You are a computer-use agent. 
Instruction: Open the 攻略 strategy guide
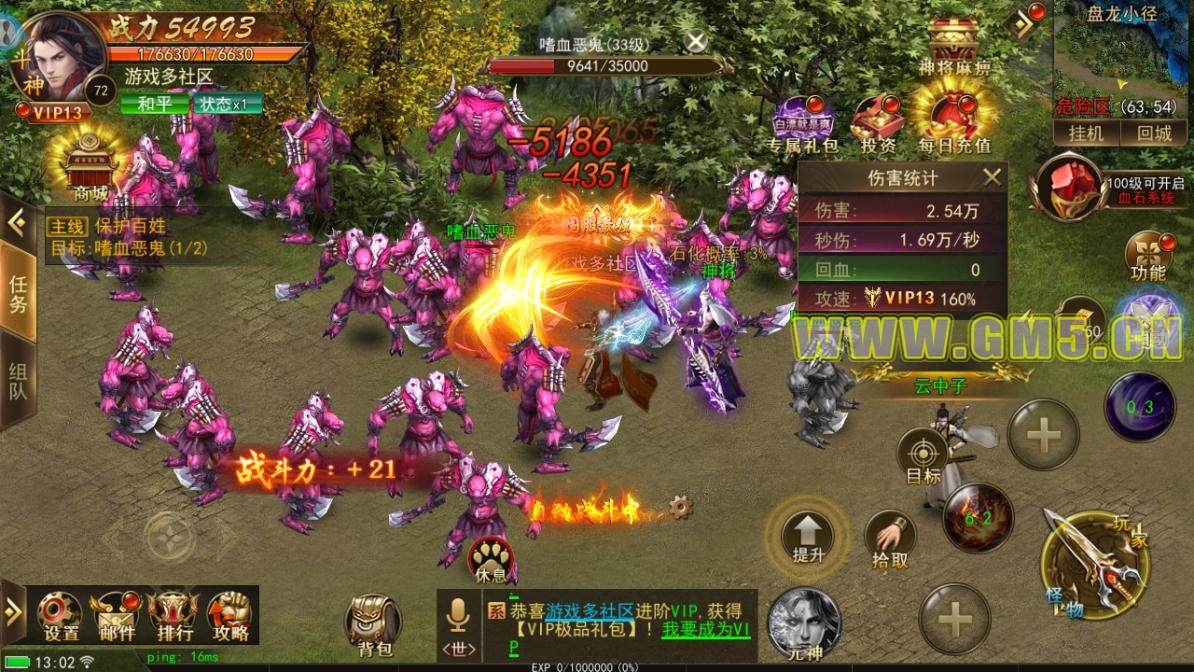tap(229, 613)
